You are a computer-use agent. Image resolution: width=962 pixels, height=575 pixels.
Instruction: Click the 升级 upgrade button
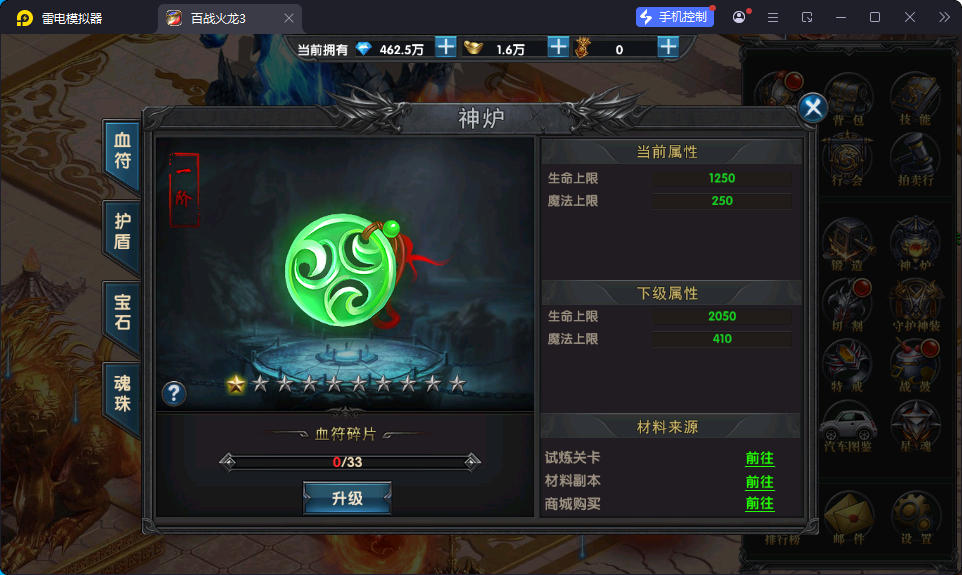coord(347,498)
